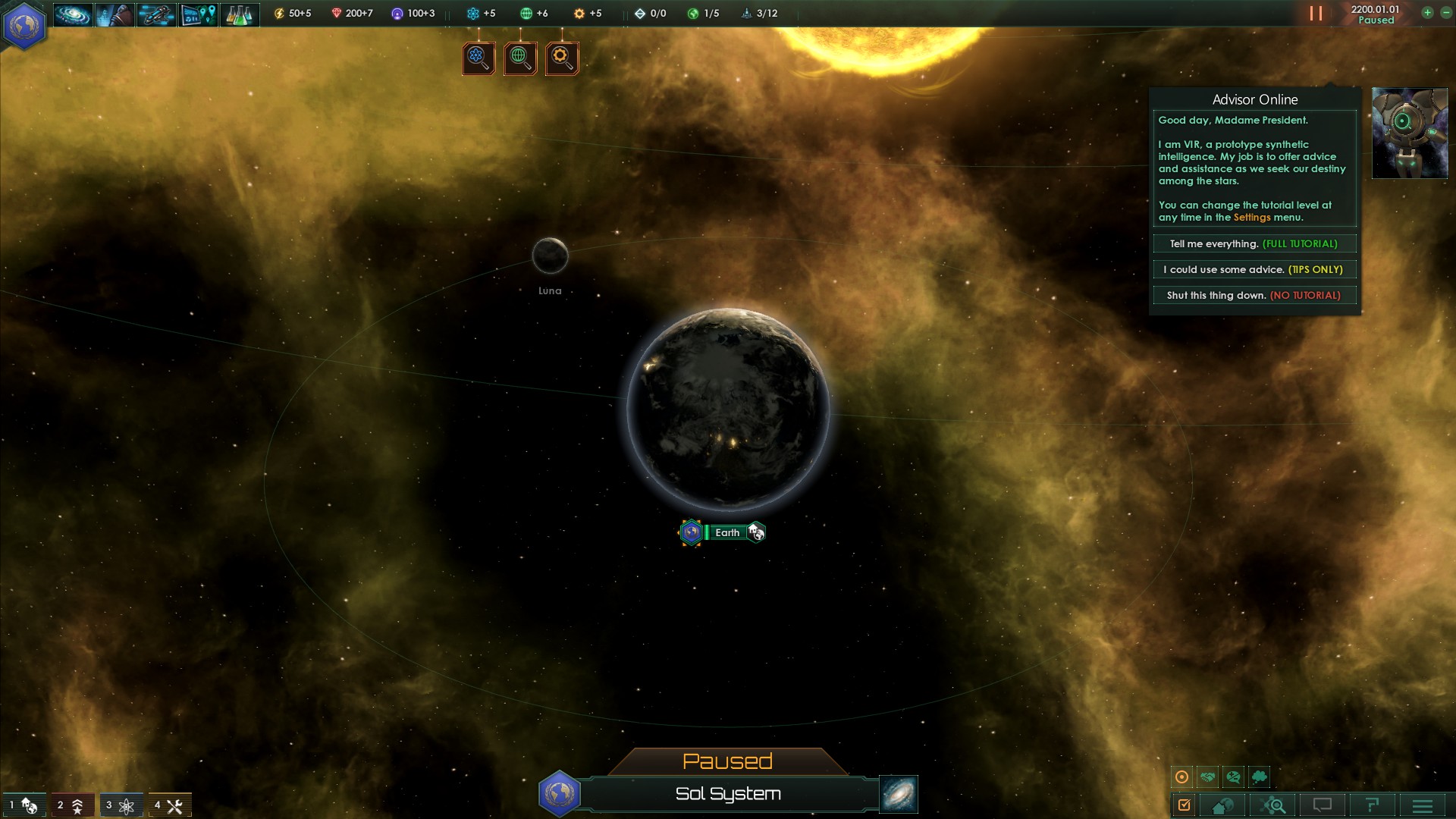Open the galaxy spiral top bar menu

(x=73, y=14)
